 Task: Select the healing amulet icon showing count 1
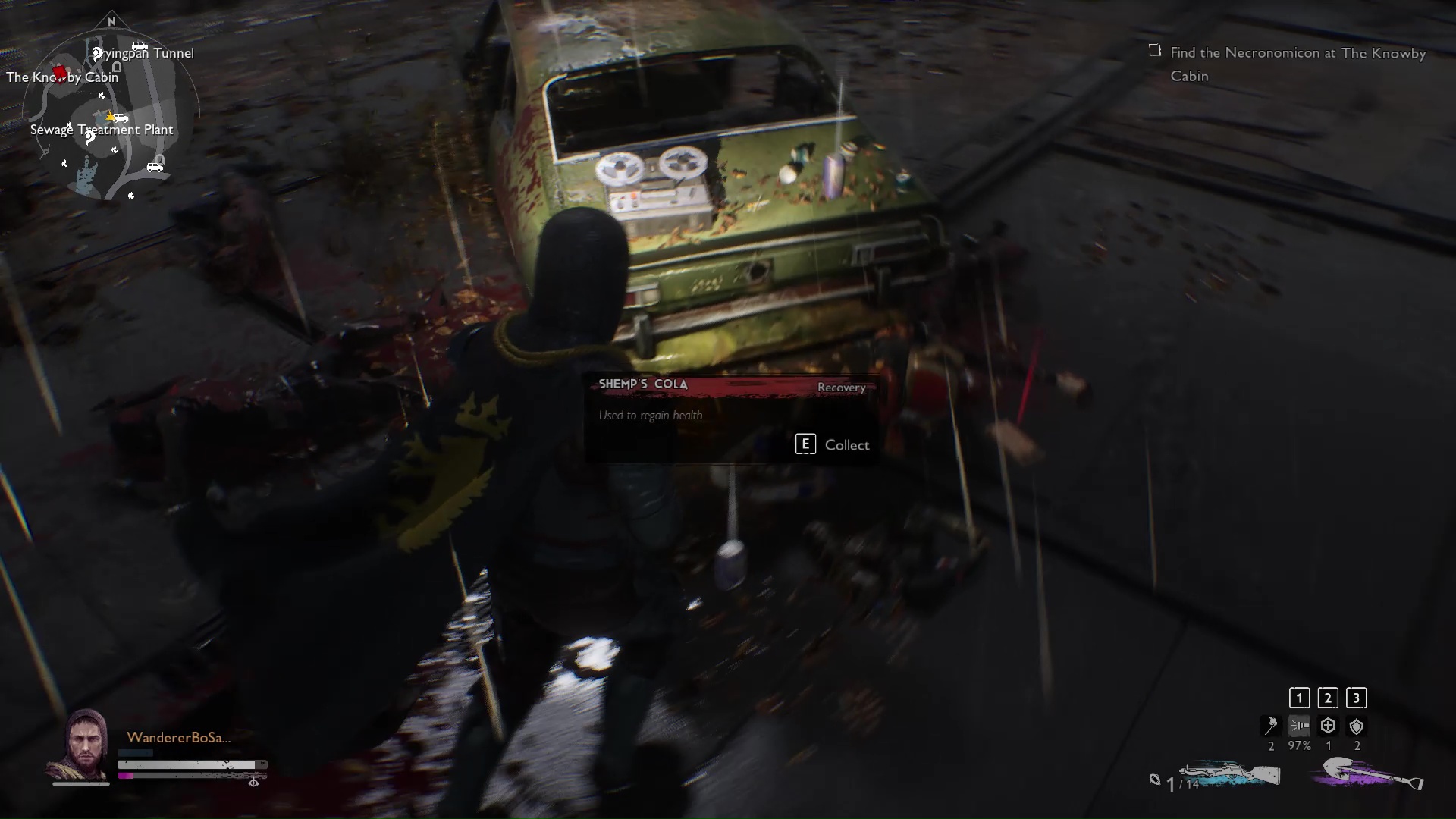(x=1328, y=726)
